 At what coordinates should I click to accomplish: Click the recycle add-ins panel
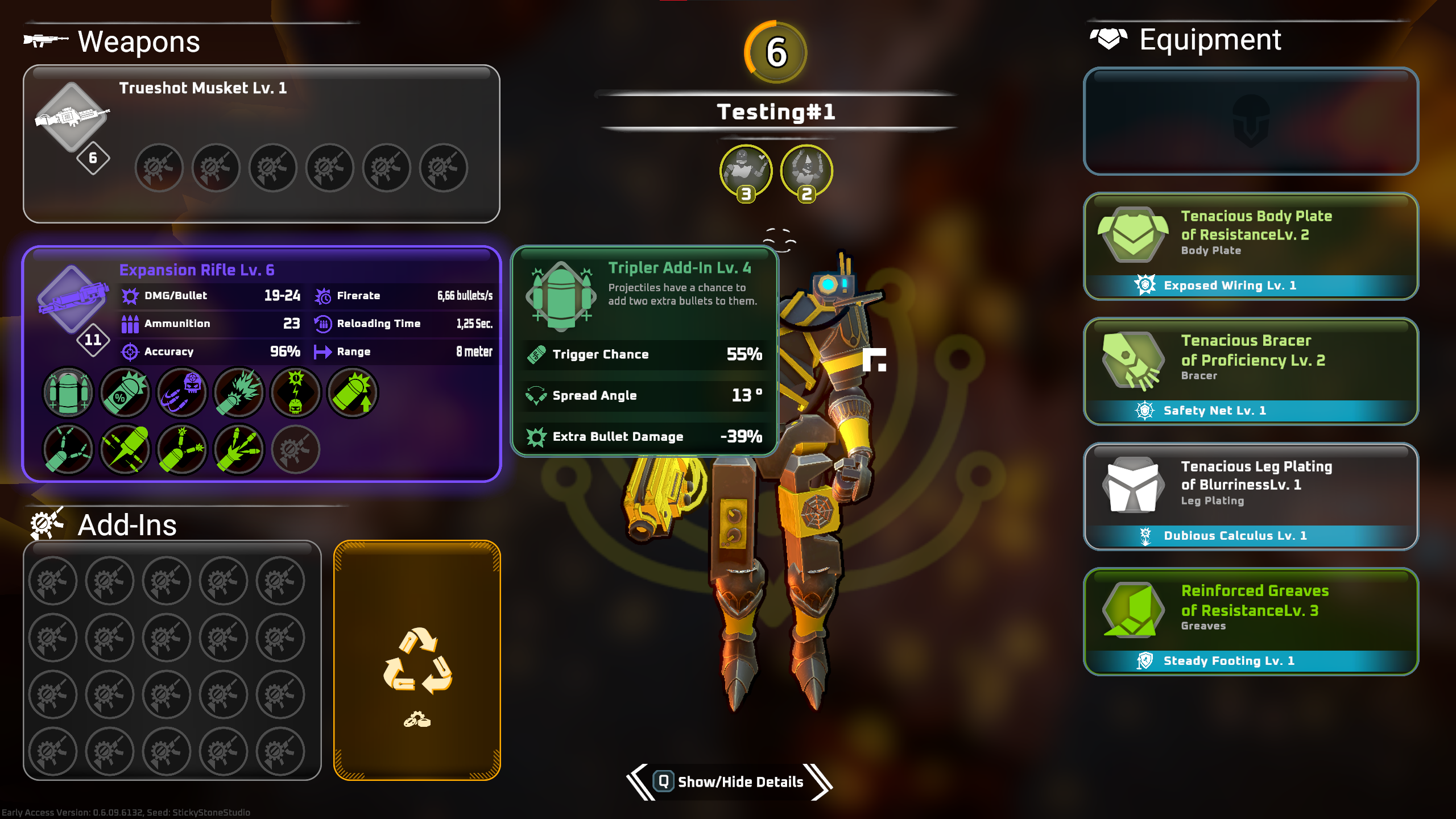tap(417, 660)
